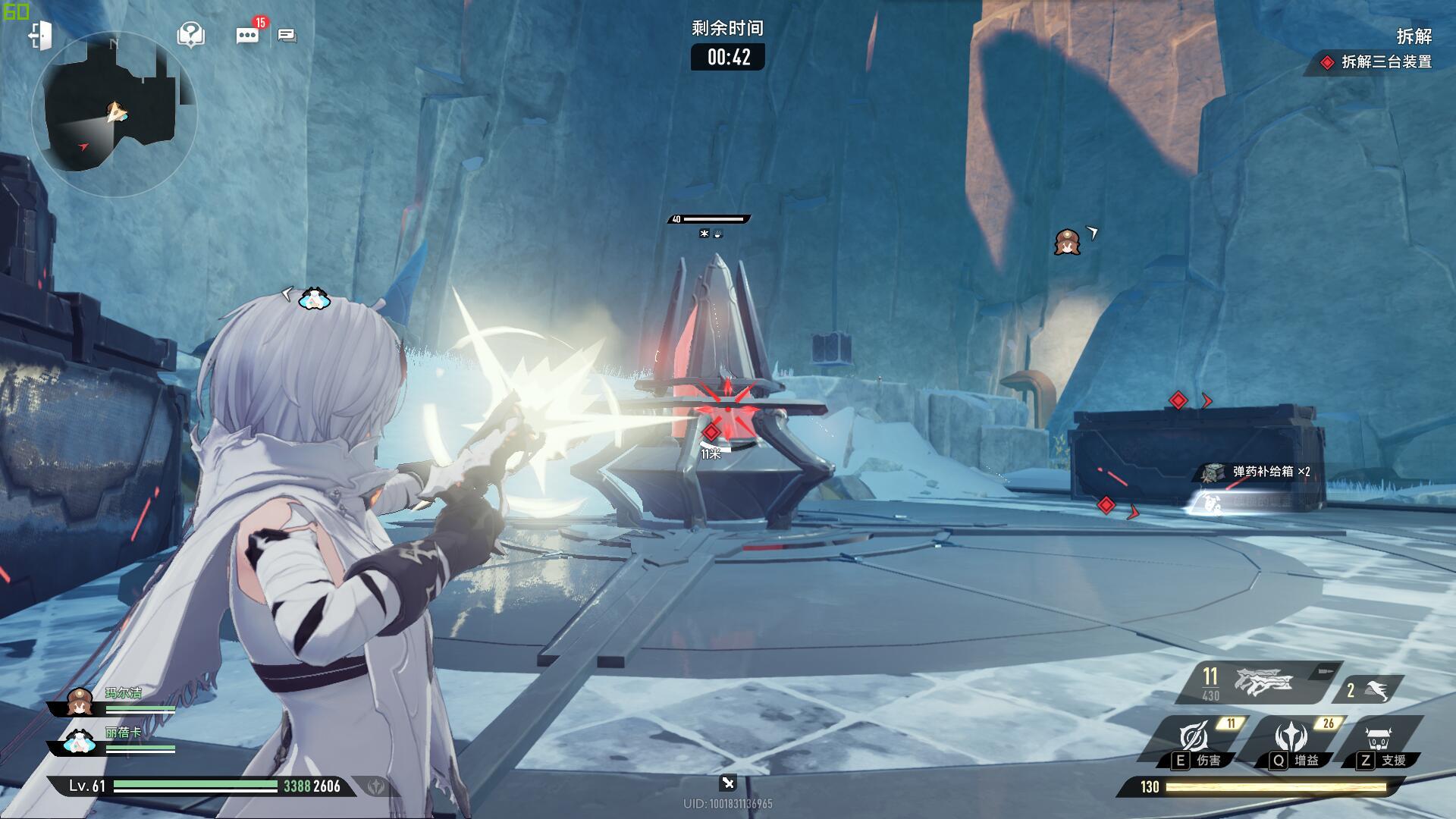Open chat messages with 15 unread
The width and height of the screenshot is (1456, 819).
[247, 35]
